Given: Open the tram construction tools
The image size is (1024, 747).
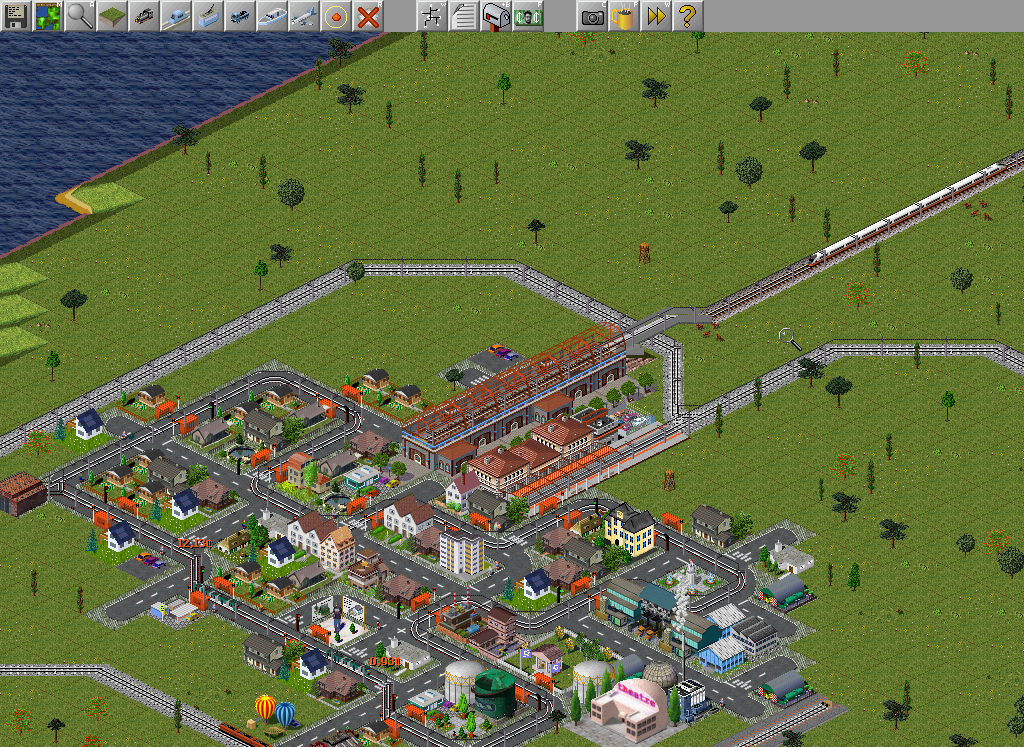Looking at the screenshot, I should [x=208, y=16].
